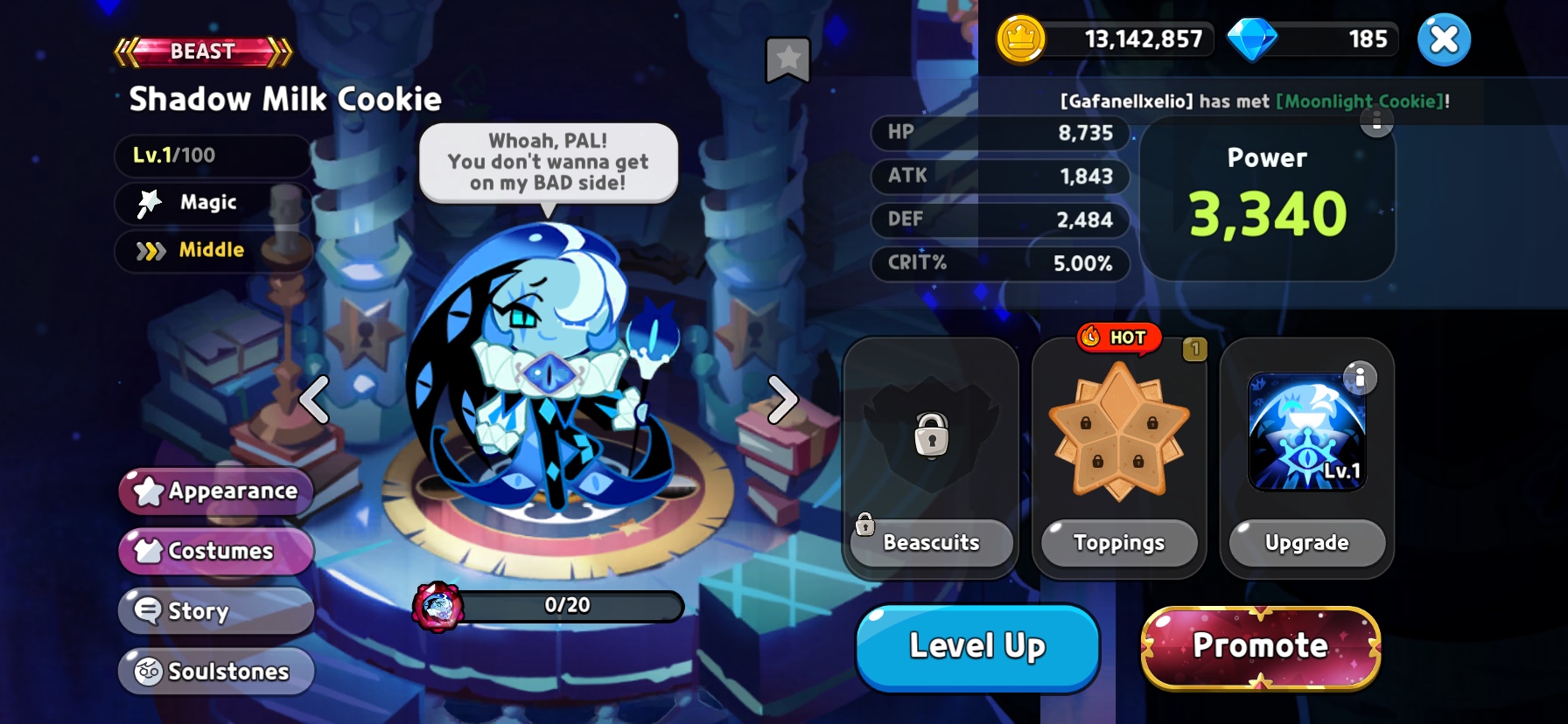The image size is (1568, 724).
Task: Close the cookie details screen
Action: point(1444,39)
